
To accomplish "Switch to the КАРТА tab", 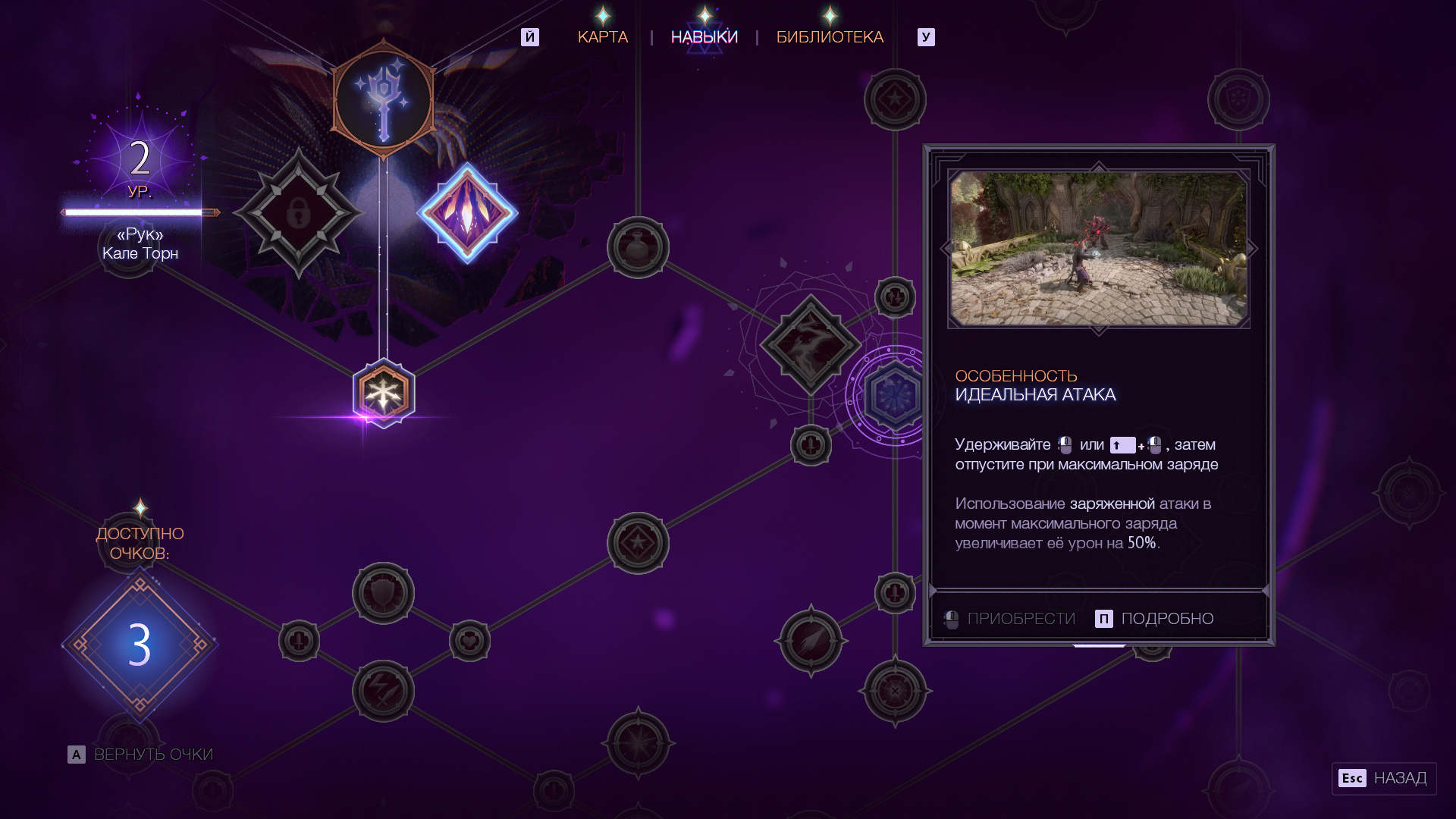I will pos(603,37).
